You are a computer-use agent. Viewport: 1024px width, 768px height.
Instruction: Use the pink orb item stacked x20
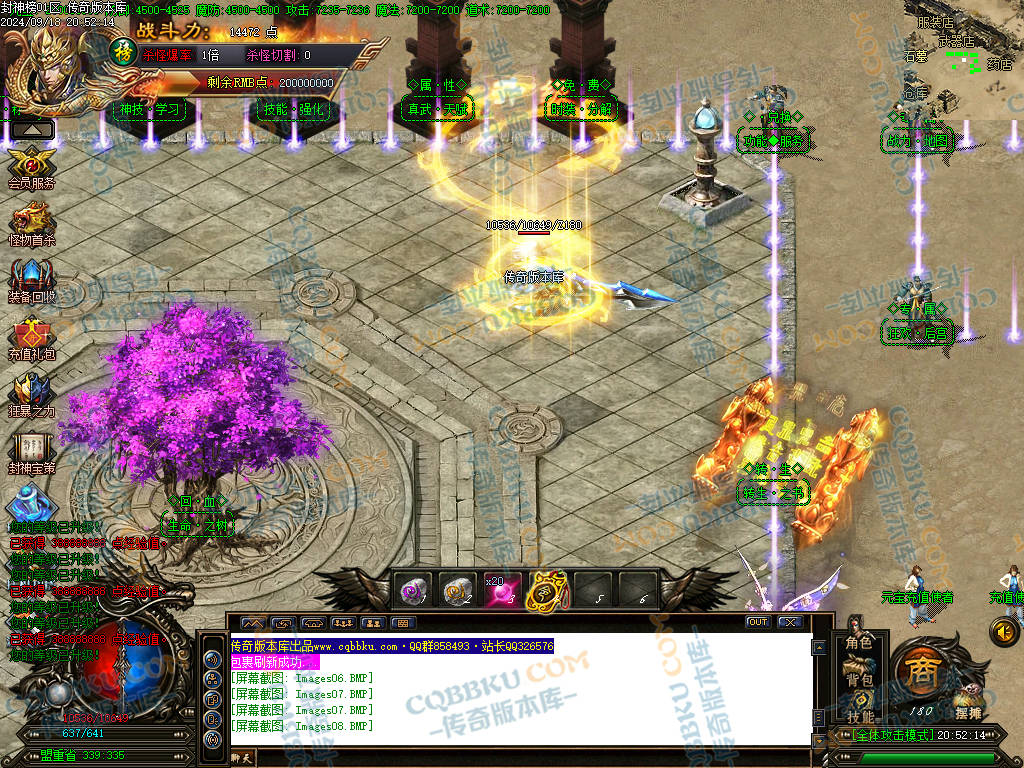click(x=501, y=591)
